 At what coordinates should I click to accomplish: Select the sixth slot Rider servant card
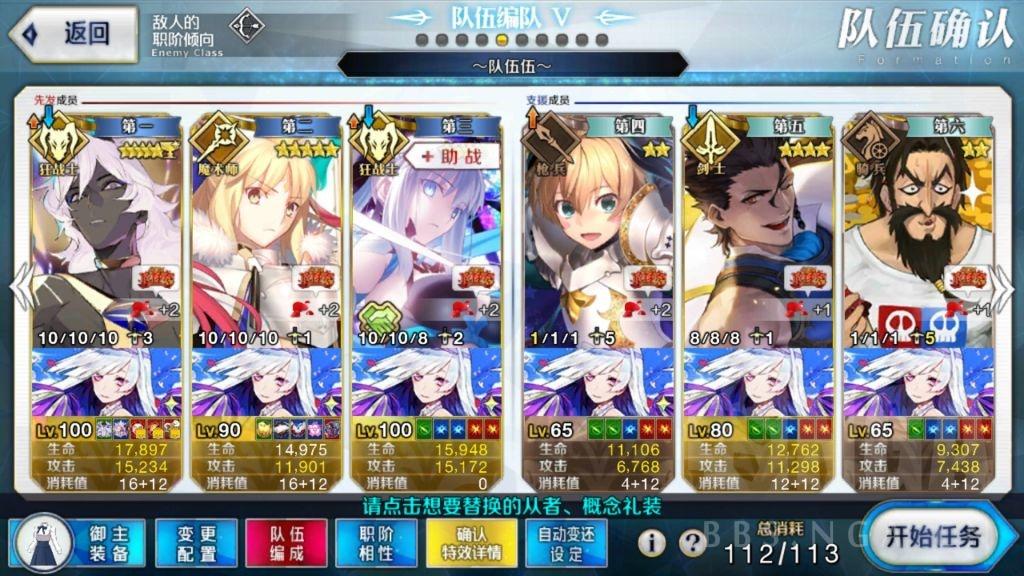917,230
